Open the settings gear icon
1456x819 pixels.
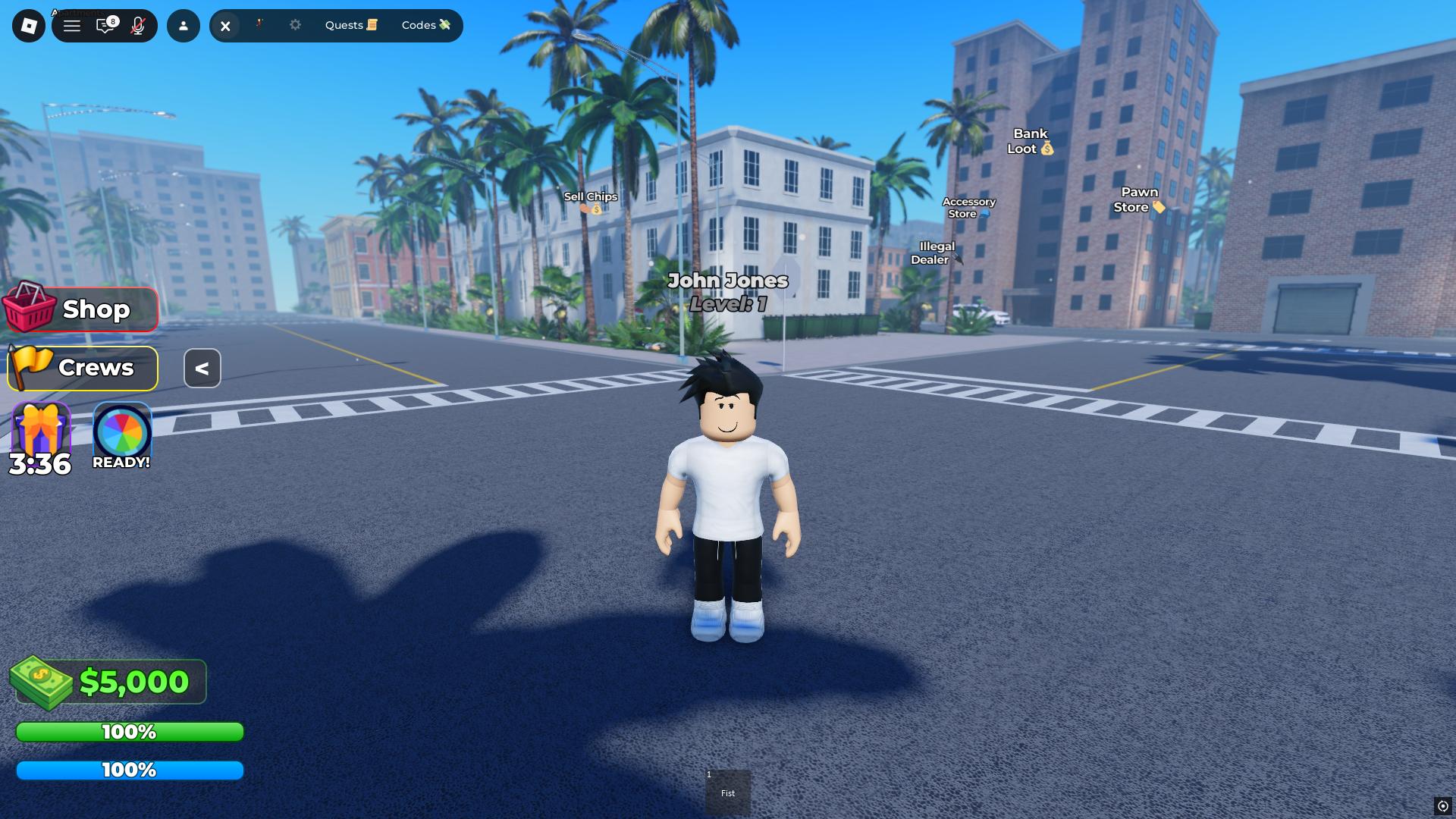click(x=295, y=25)
